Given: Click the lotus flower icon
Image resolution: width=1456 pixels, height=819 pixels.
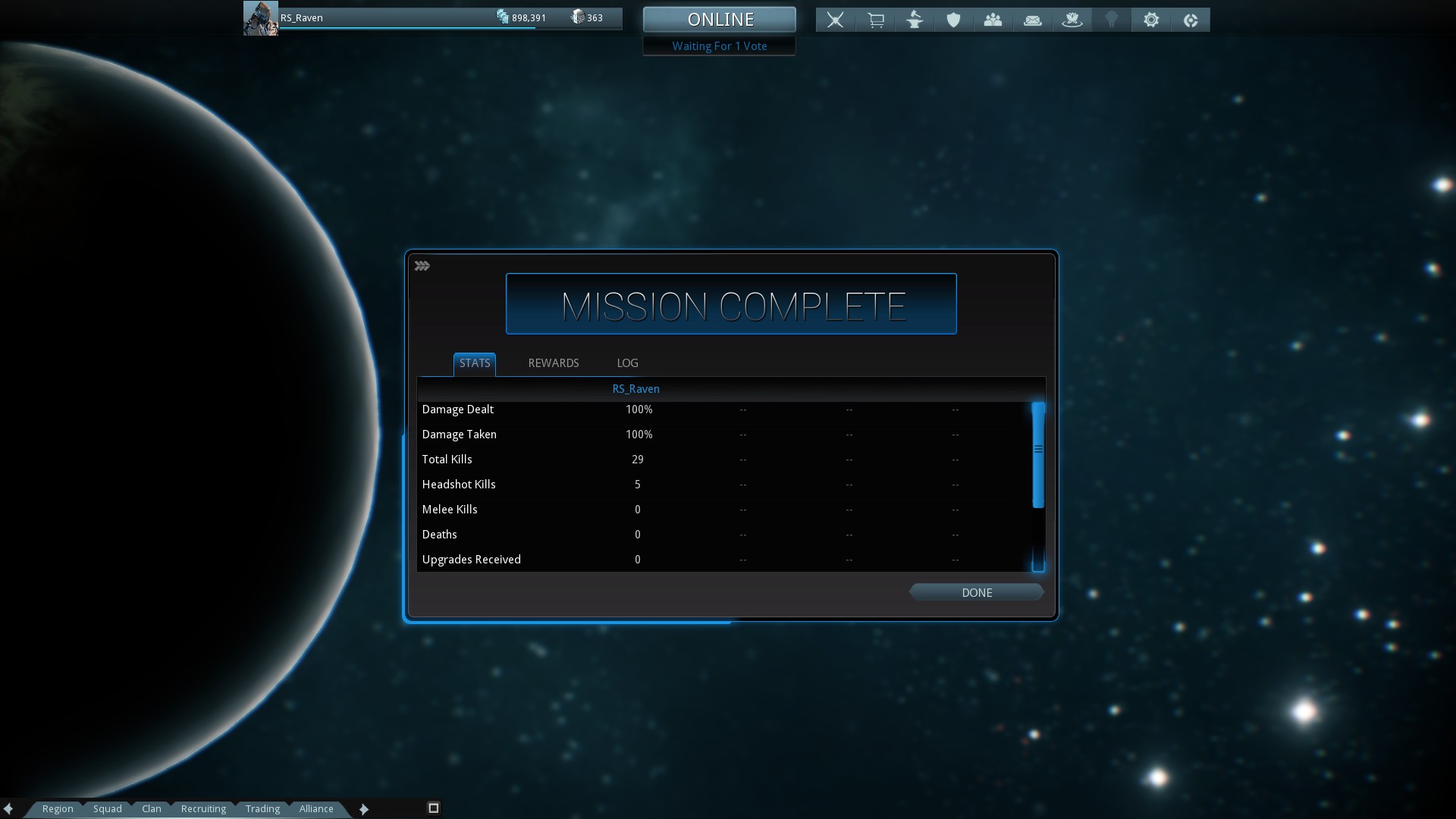Looking at the screenshot, I should (x=1072, y=20).
